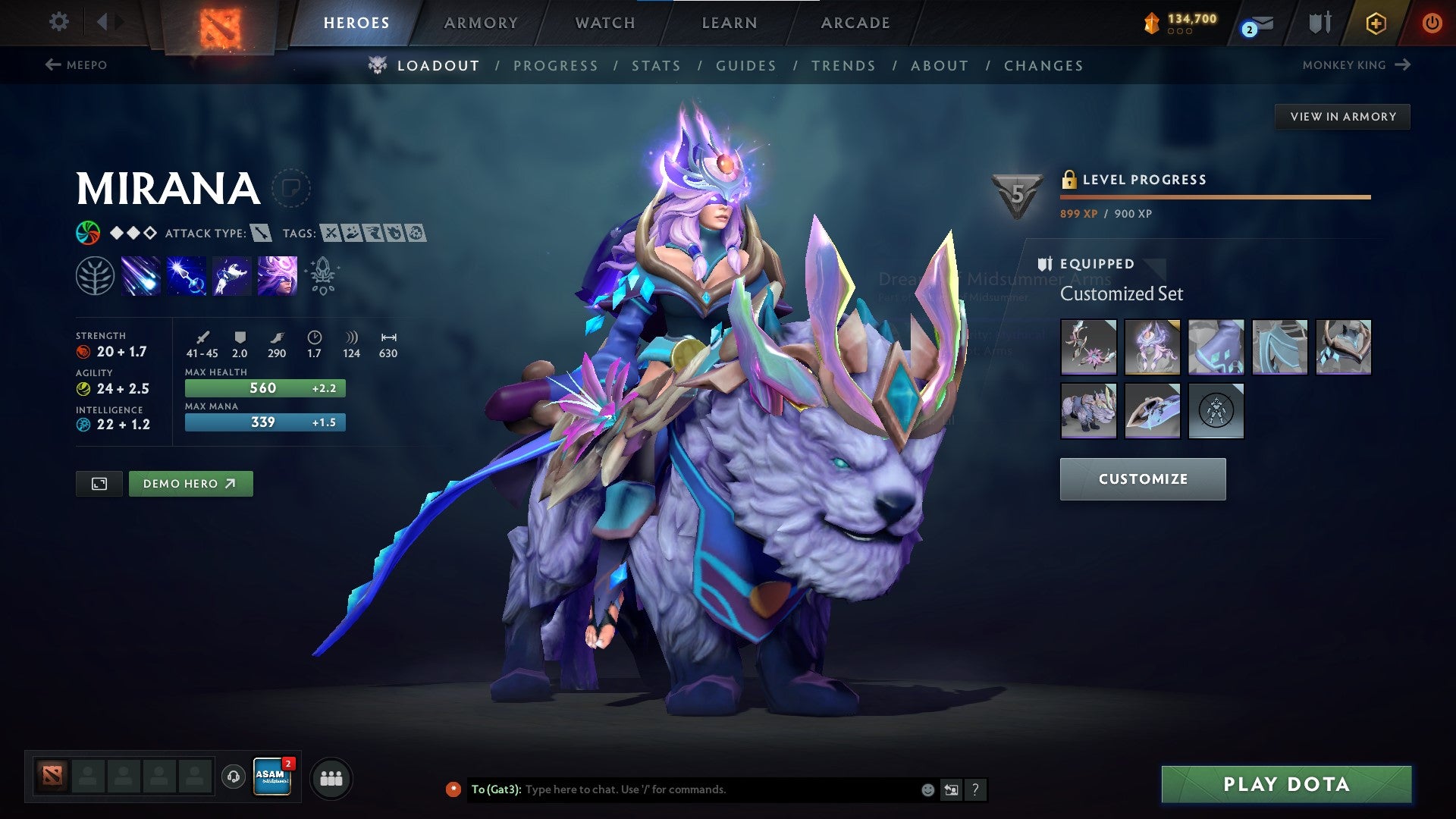The height and width of the screenshot is (819, 1456).
Task: Open the GUIDES tab
Action: coord(745,66)
